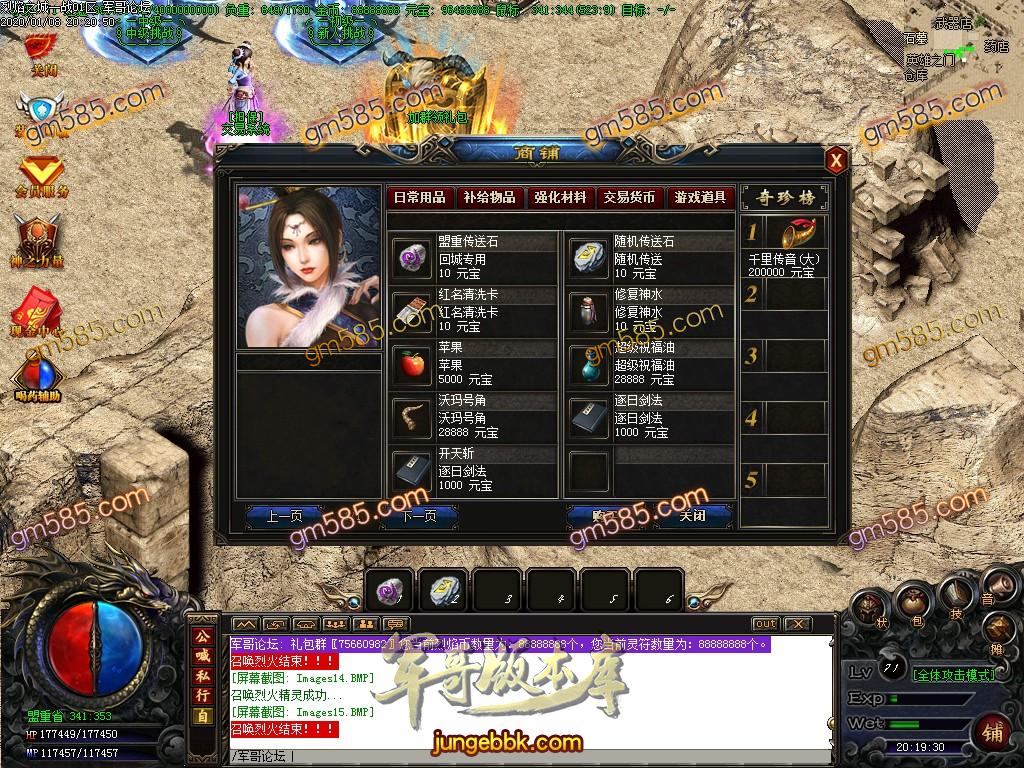1024x768 pixels.
Task: Select the 沃玛号角 horn item
Action: point(410,418)
